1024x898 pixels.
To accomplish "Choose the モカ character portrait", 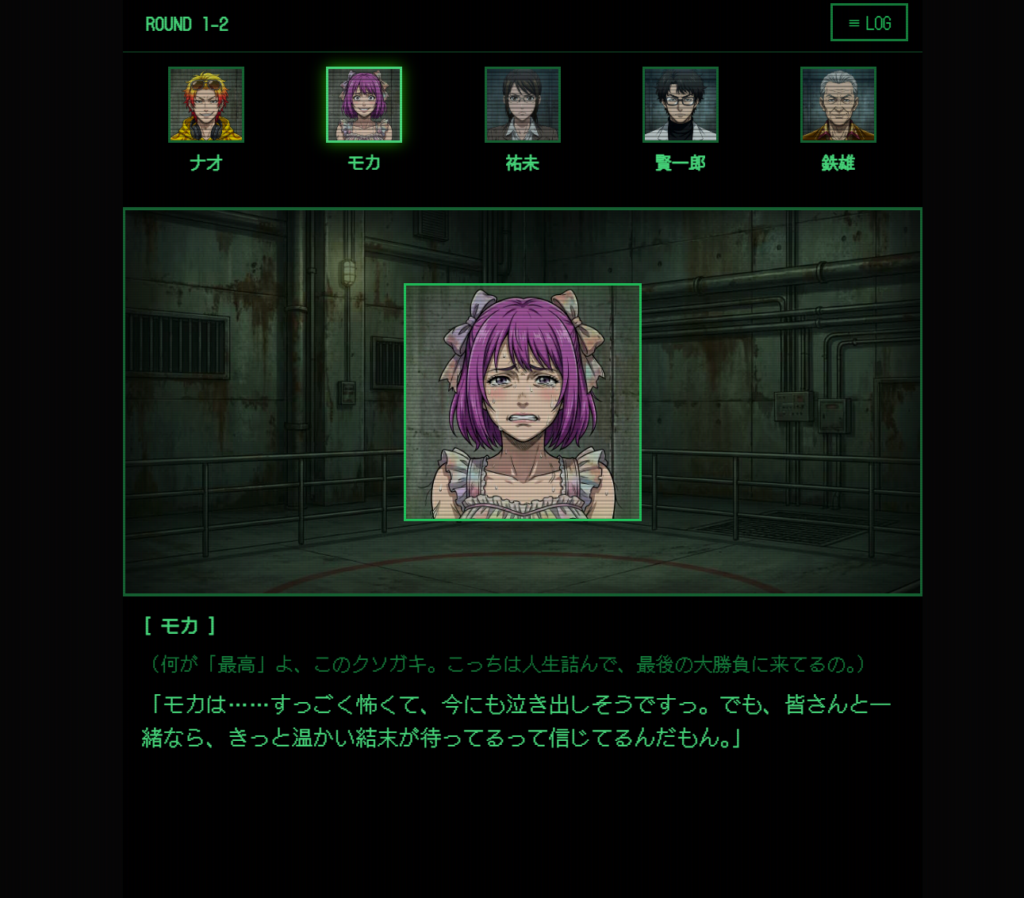I will [x=364, y=105].
